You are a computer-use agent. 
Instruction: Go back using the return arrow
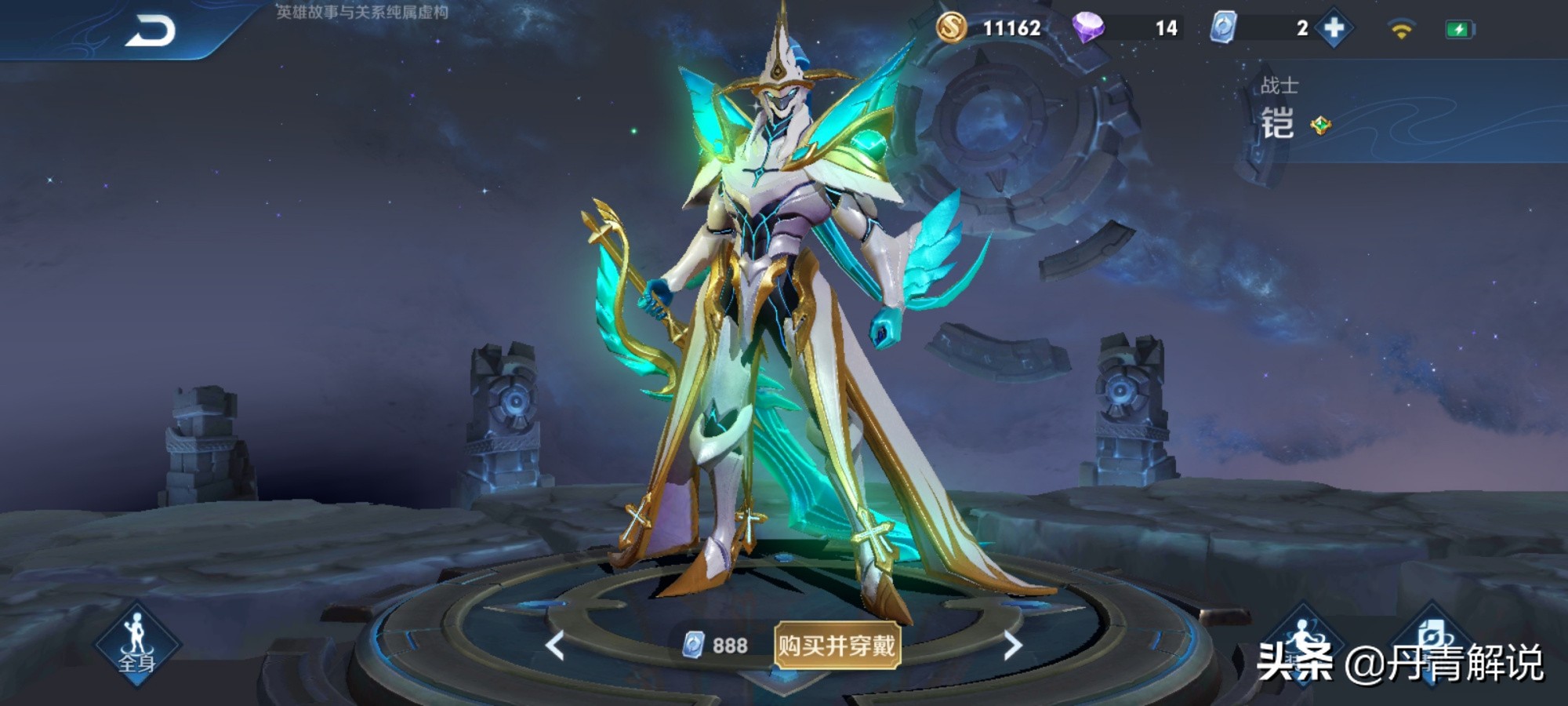click(151, 31)
